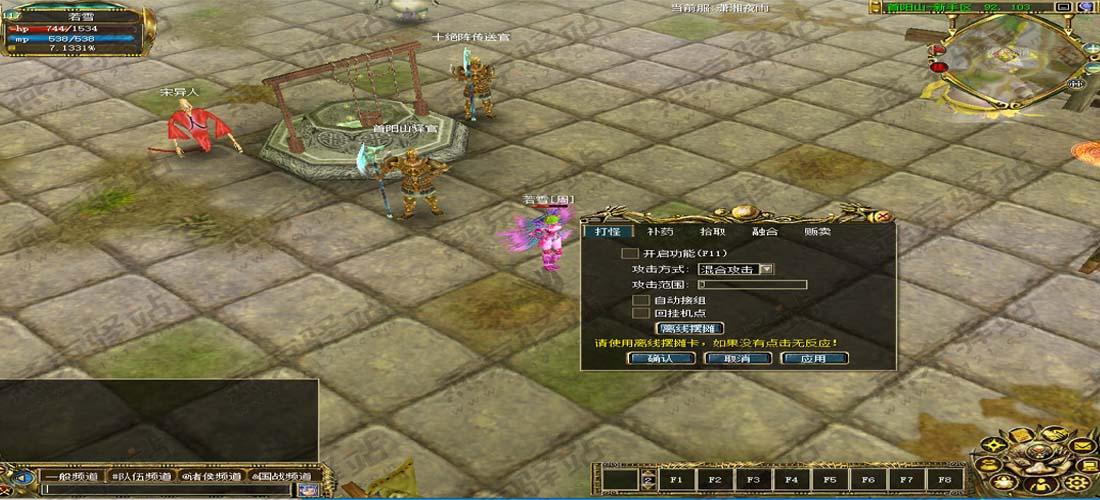Tick the 回挂机点 checkbox
The image size is (1100, 500).
[x=641, y=313]
